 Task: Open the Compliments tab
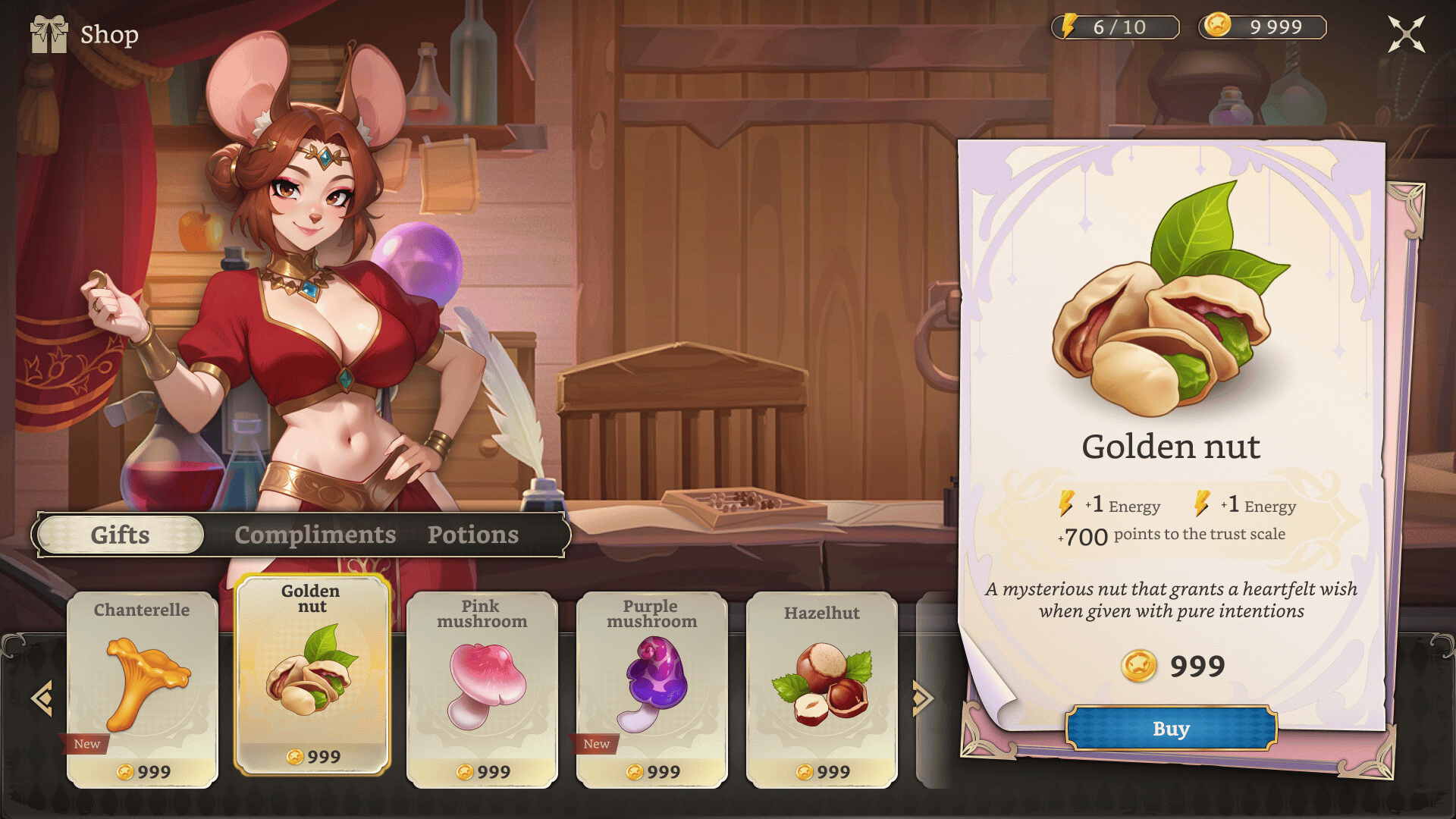[315, 535]
